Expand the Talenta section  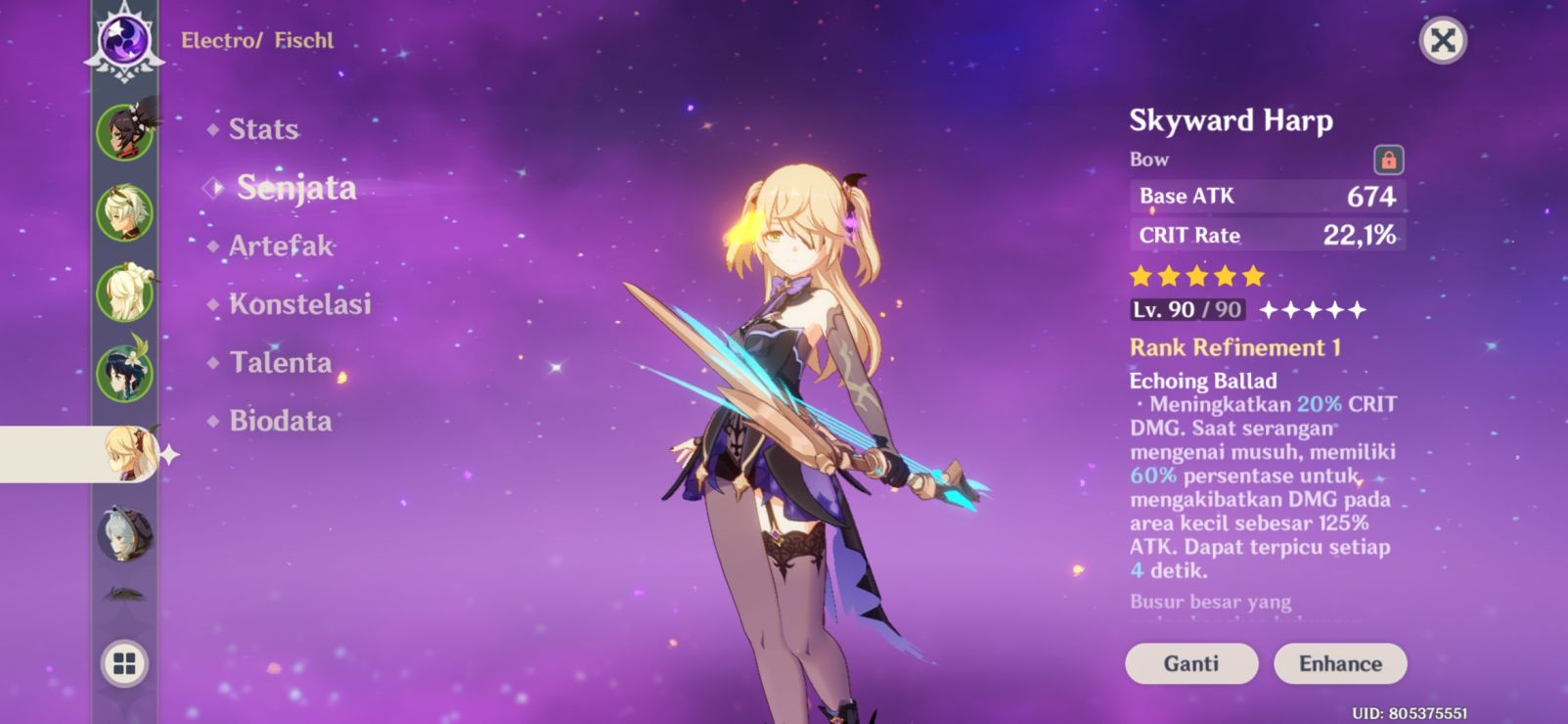pos(281,363)
